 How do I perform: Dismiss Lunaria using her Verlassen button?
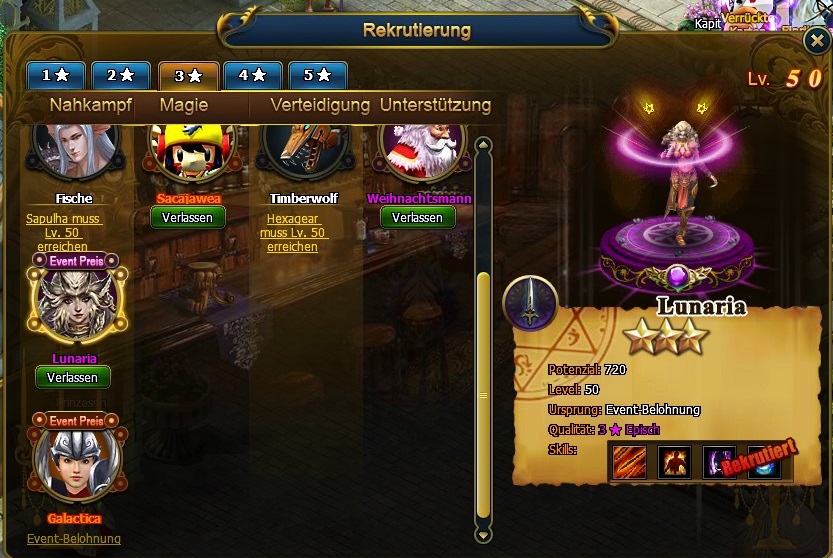point(72,377)
